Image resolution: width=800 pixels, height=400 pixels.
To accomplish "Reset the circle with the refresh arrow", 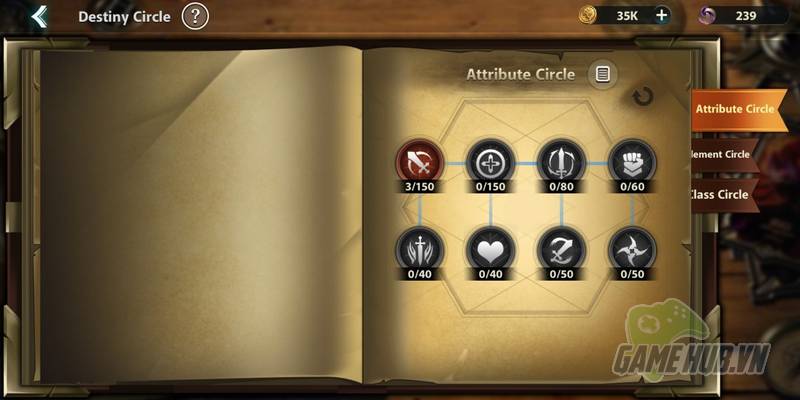I will 643,97.
